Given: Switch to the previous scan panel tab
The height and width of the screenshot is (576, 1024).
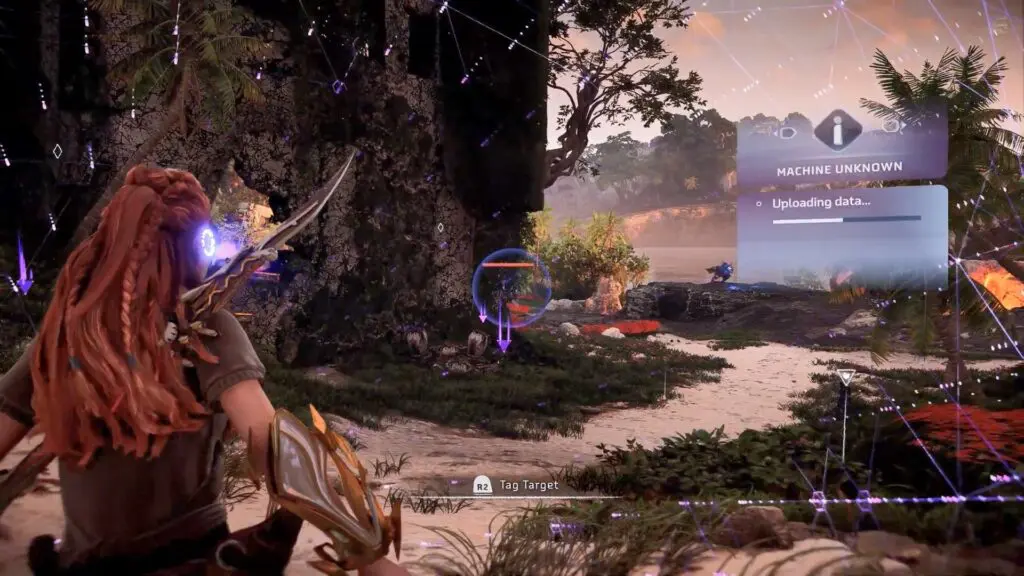Looking at the screenshot, I should click(787, 131).
